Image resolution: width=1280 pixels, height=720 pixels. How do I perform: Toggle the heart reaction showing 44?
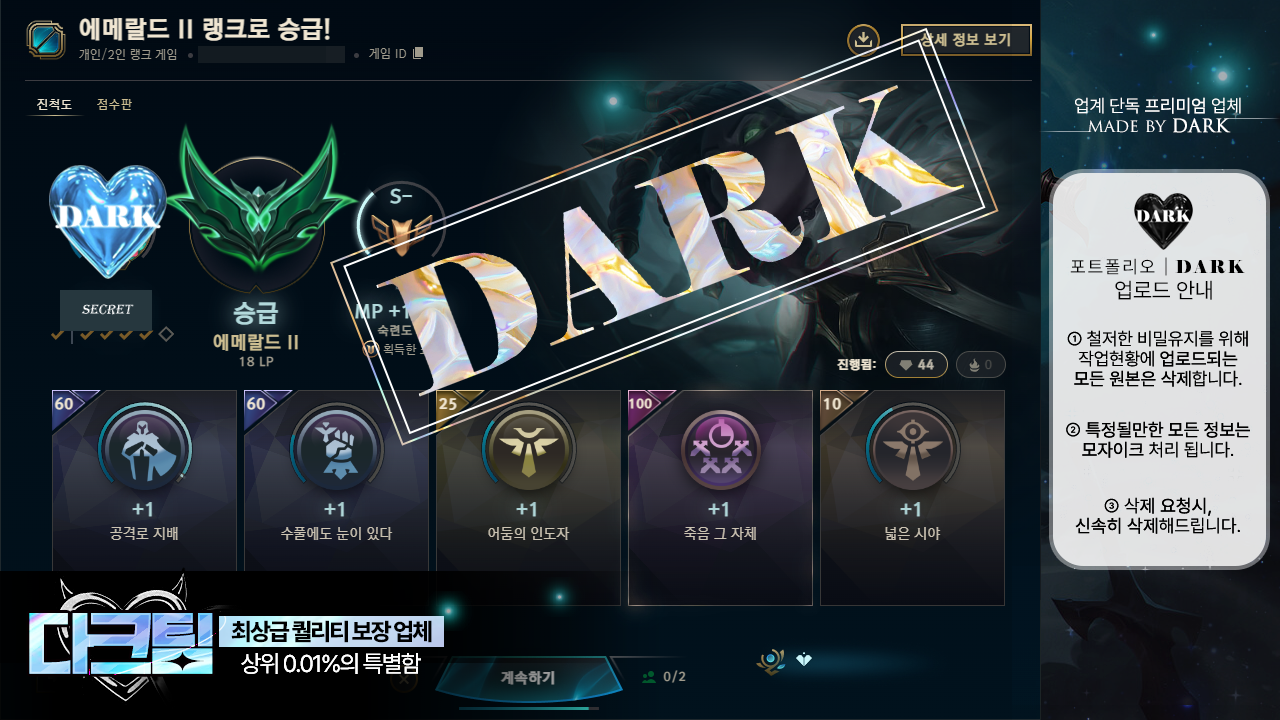click(x=915, y=364)
